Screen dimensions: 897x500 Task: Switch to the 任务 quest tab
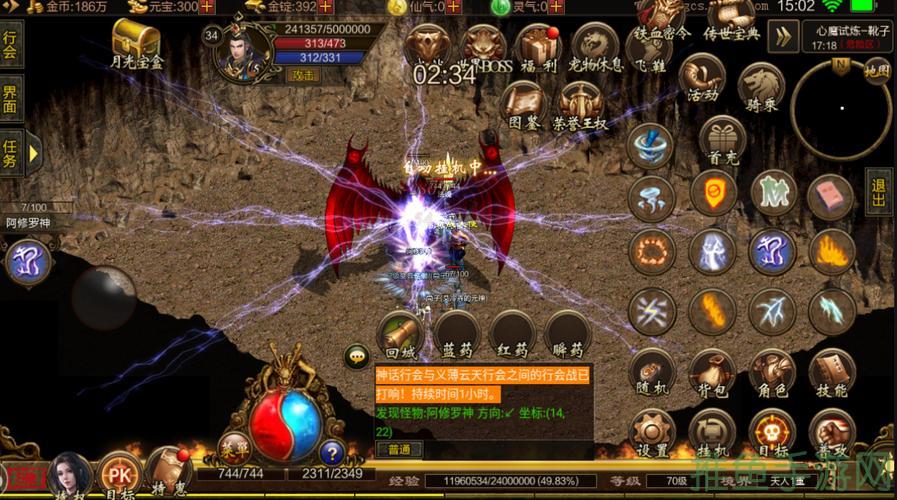(12, 153)
